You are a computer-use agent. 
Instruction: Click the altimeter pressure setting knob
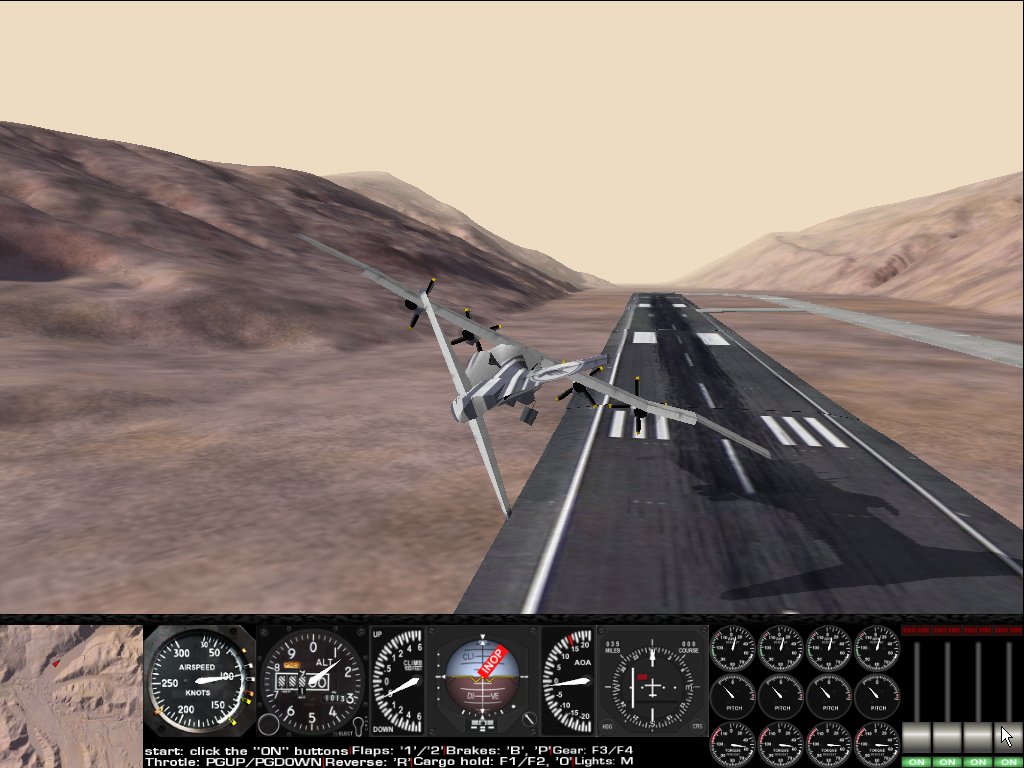pos(268,725)
